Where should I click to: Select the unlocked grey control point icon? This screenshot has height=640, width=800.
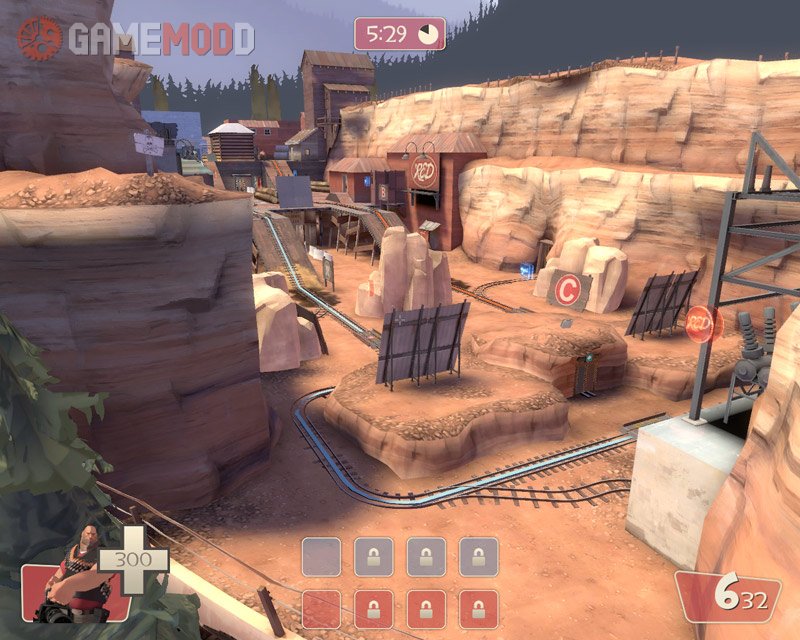click(321, 556)
